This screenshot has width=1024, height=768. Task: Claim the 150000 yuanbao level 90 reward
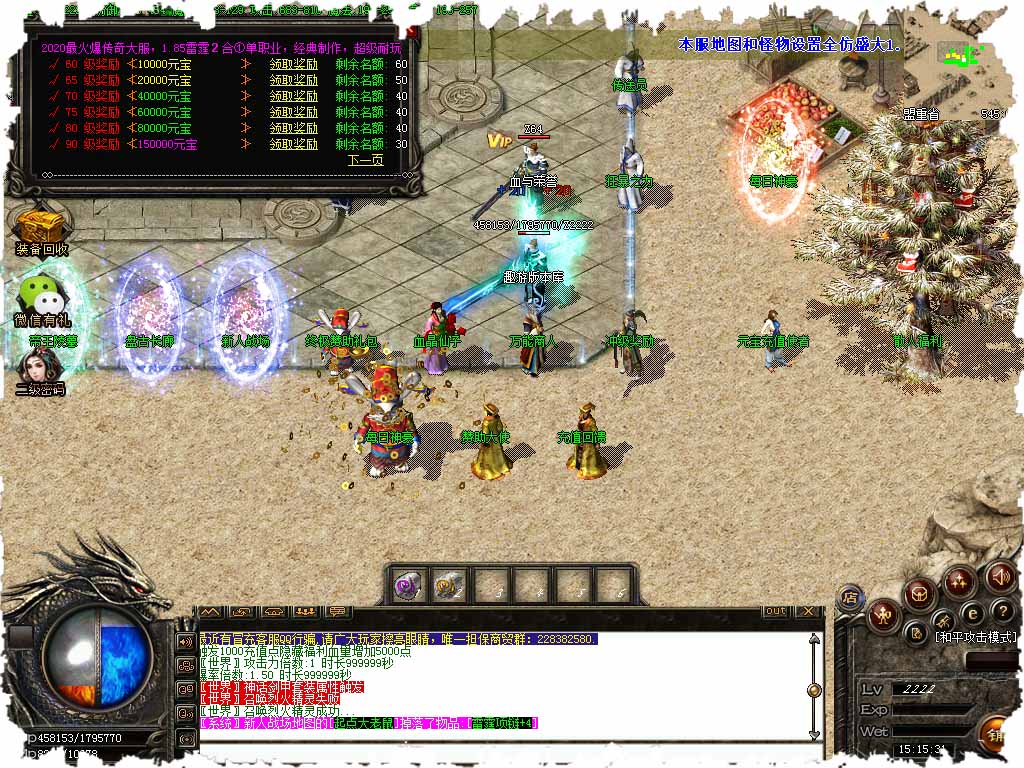(293, 144)
